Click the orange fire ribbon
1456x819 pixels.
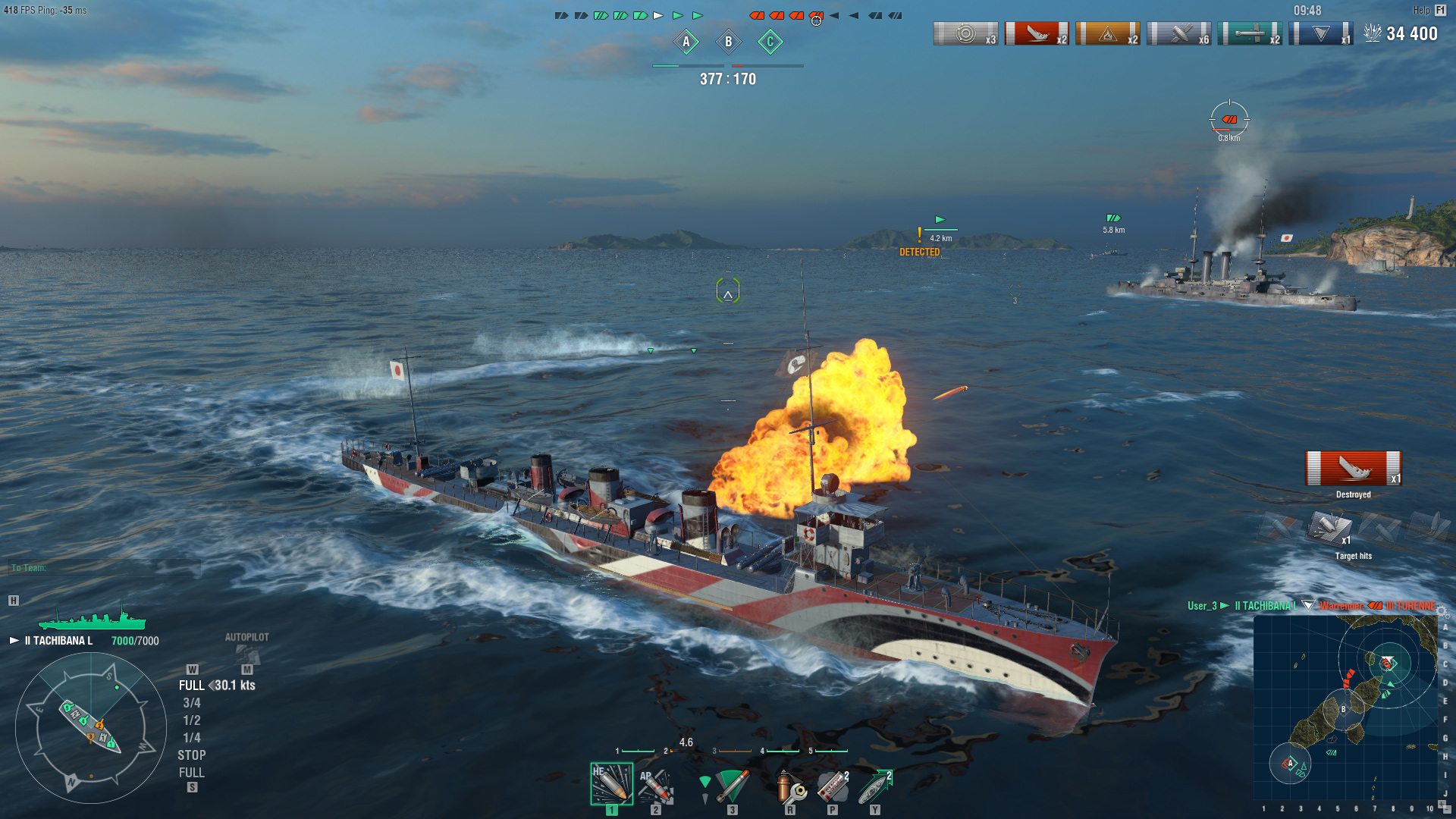[1107, 34]
